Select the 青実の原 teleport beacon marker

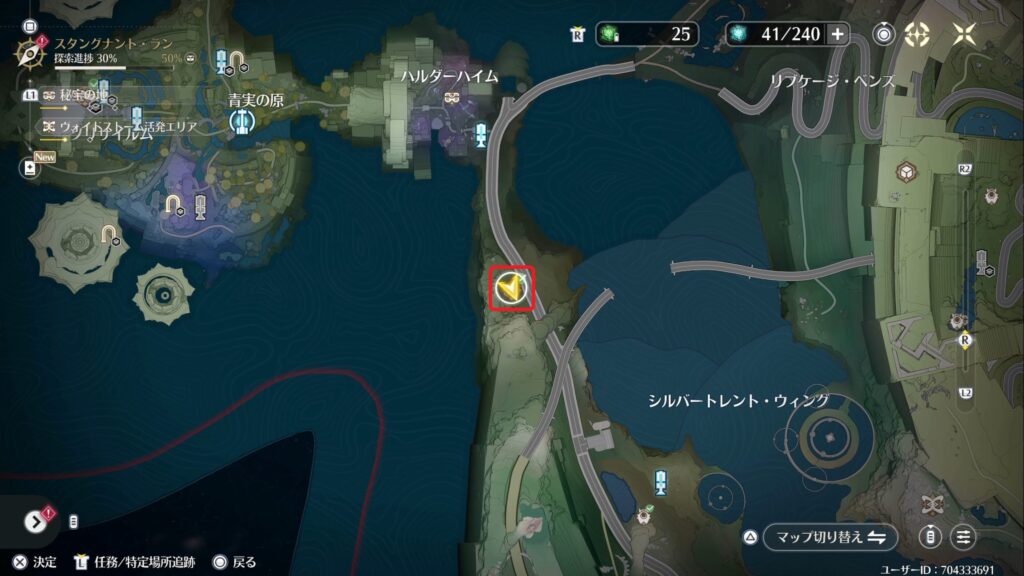click(x=240, y=122)
